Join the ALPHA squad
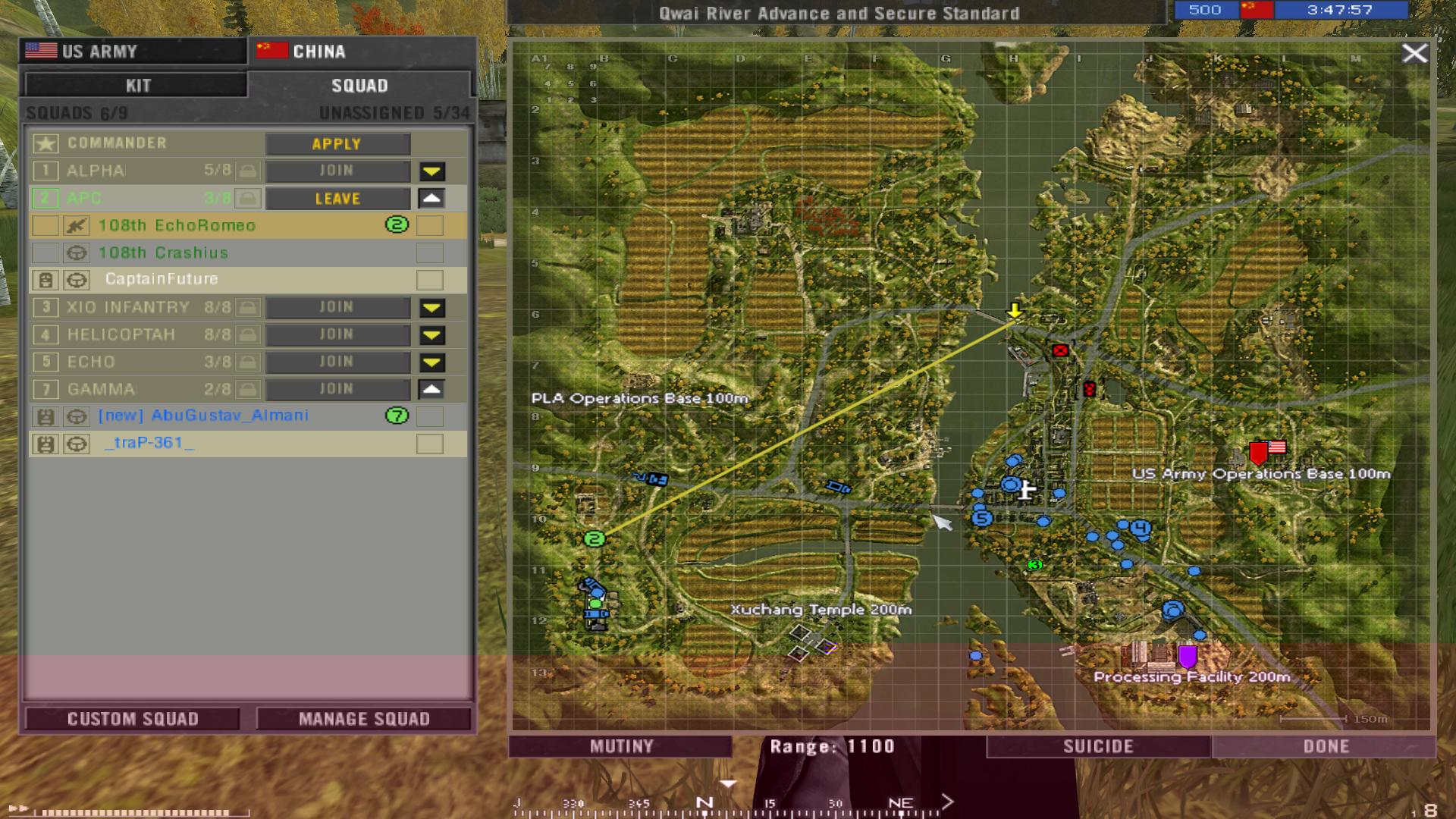 coord(337,171)
